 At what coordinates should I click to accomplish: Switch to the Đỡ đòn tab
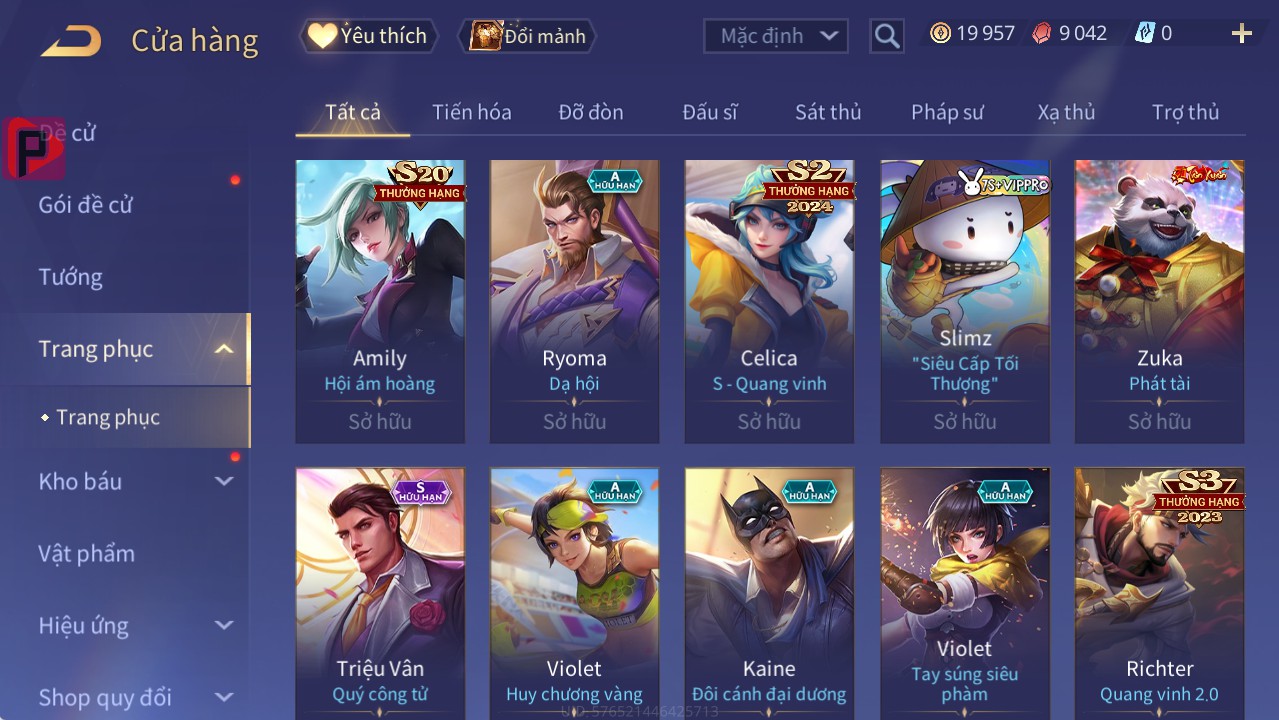pos(590,112)
